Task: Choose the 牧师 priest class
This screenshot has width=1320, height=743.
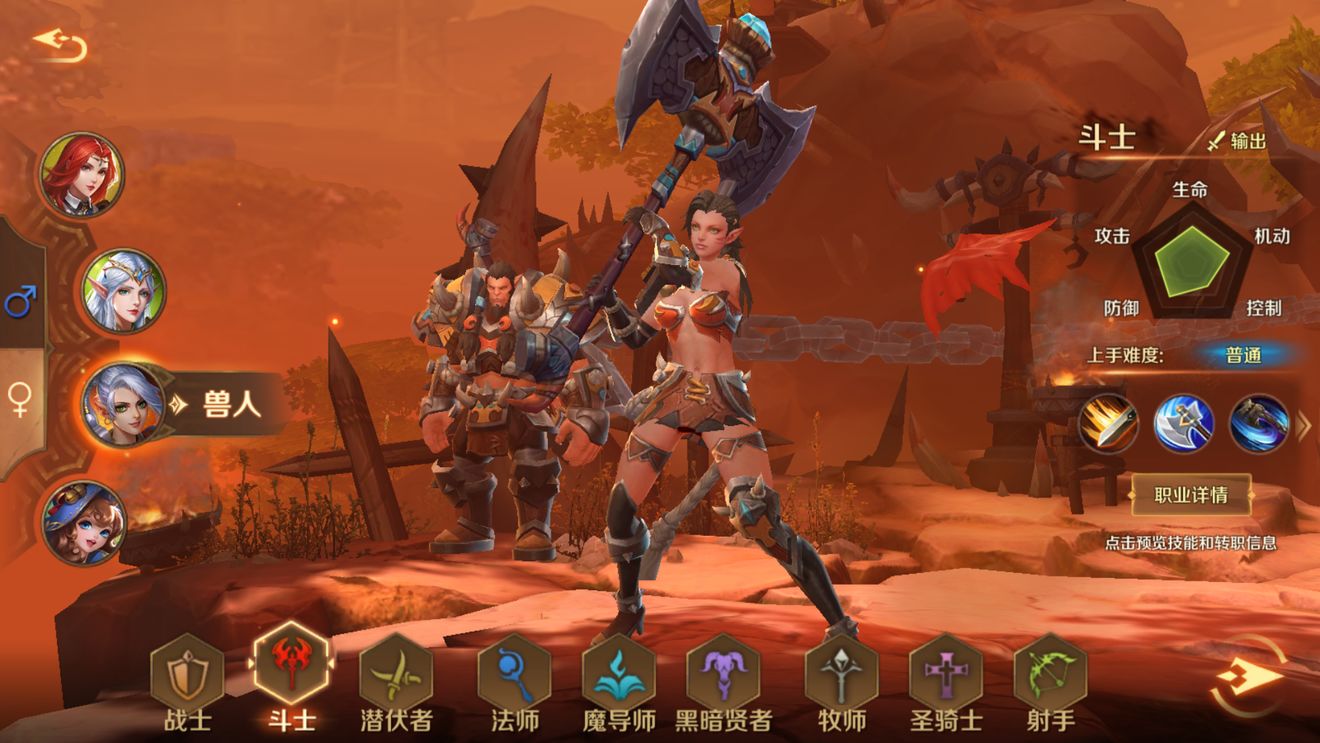Action: 841,672
